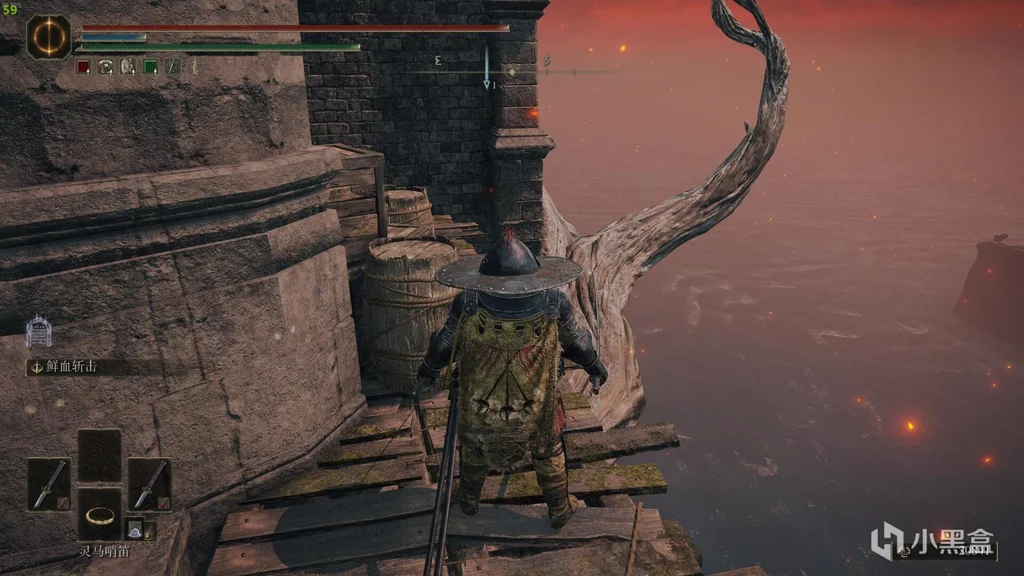Click the blue waypoint beam marker on compass
This screenshot has width=1024, height=576.
(487, 70)
